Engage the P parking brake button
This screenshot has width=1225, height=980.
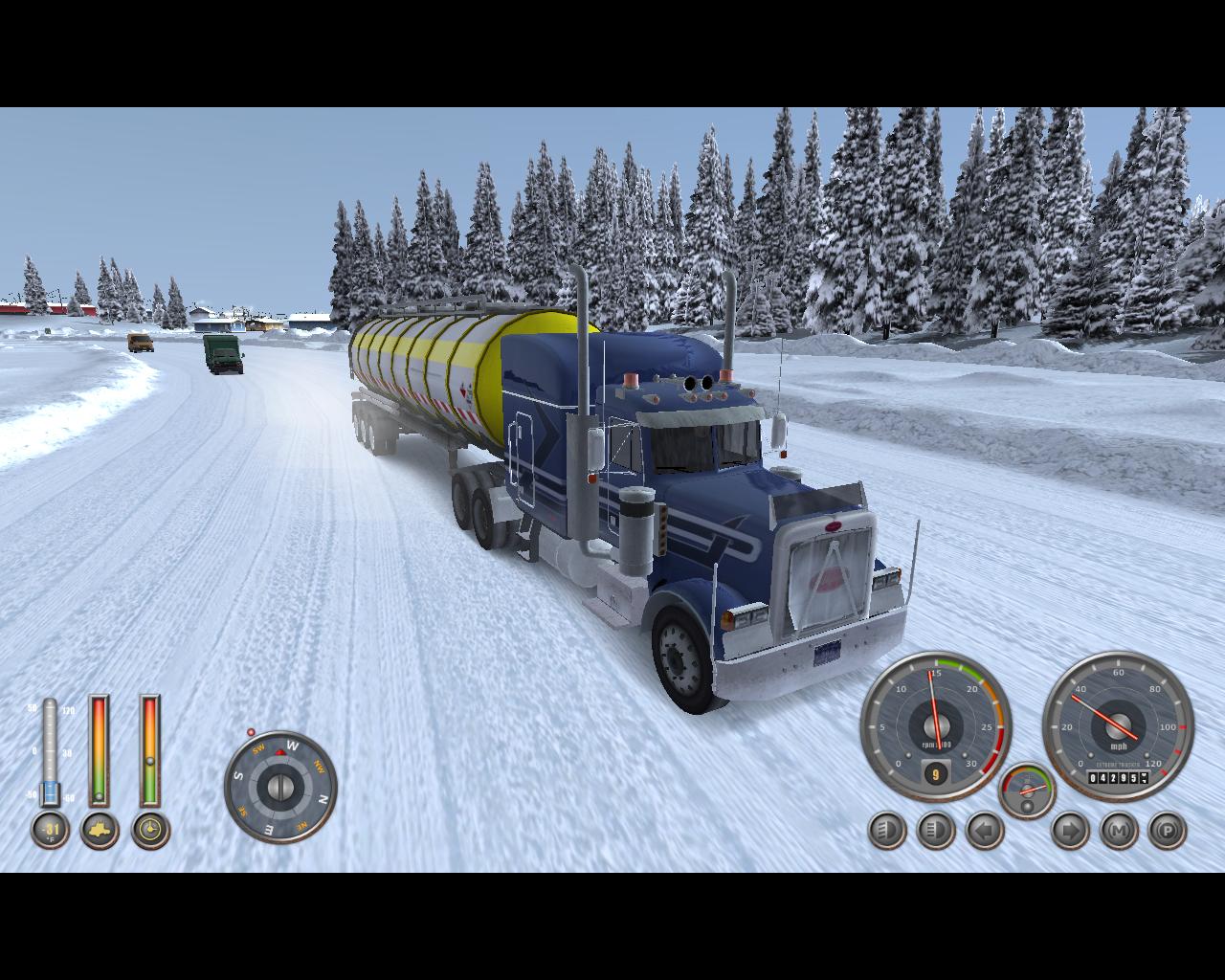click(1167, 830)
